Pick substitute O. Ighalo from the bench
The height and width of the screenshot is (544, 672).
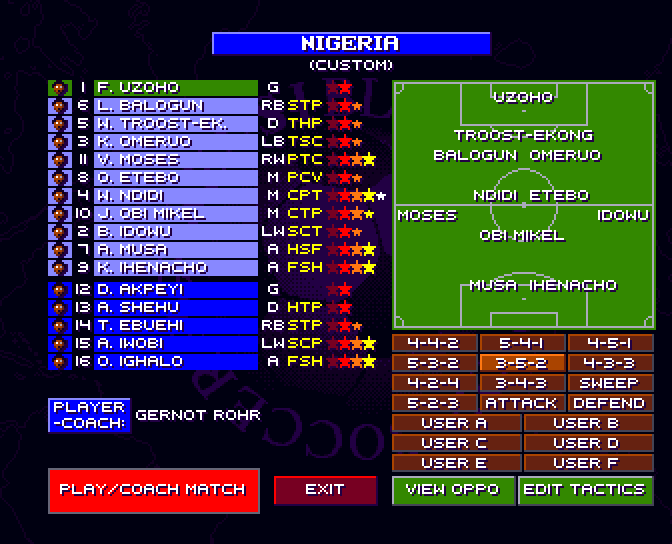pos(175,361)
